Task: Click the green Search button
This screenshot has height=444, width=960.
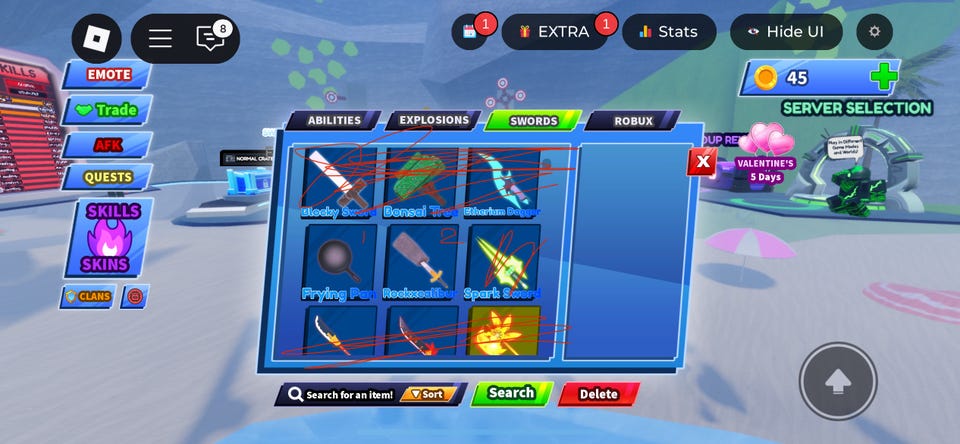Action: coord(511,393)
